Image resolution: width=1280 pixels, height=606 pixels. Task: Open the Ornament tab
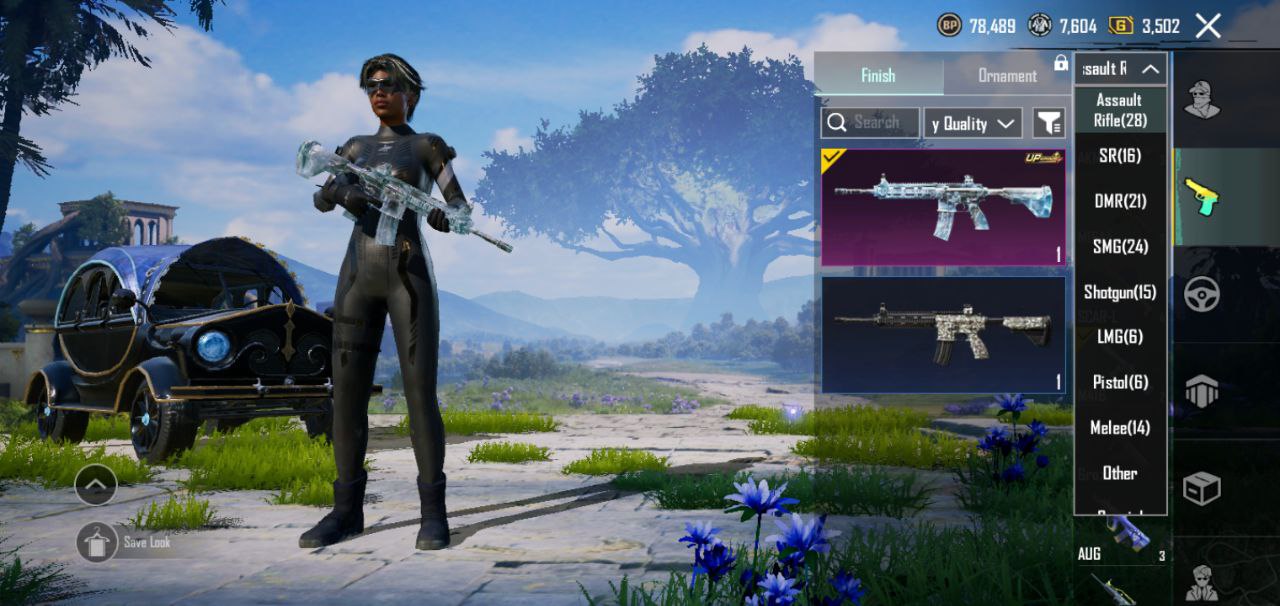pyautogui.click(x=1006, y=76)
